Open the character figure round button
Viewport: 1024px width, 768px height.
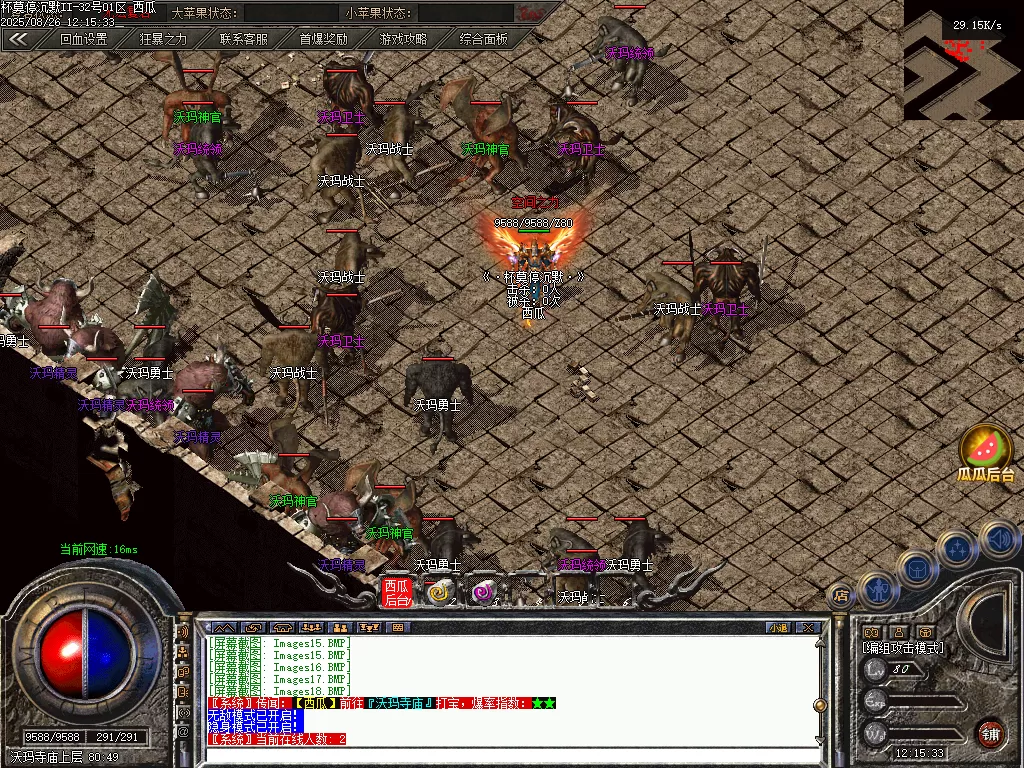point(877,590)
